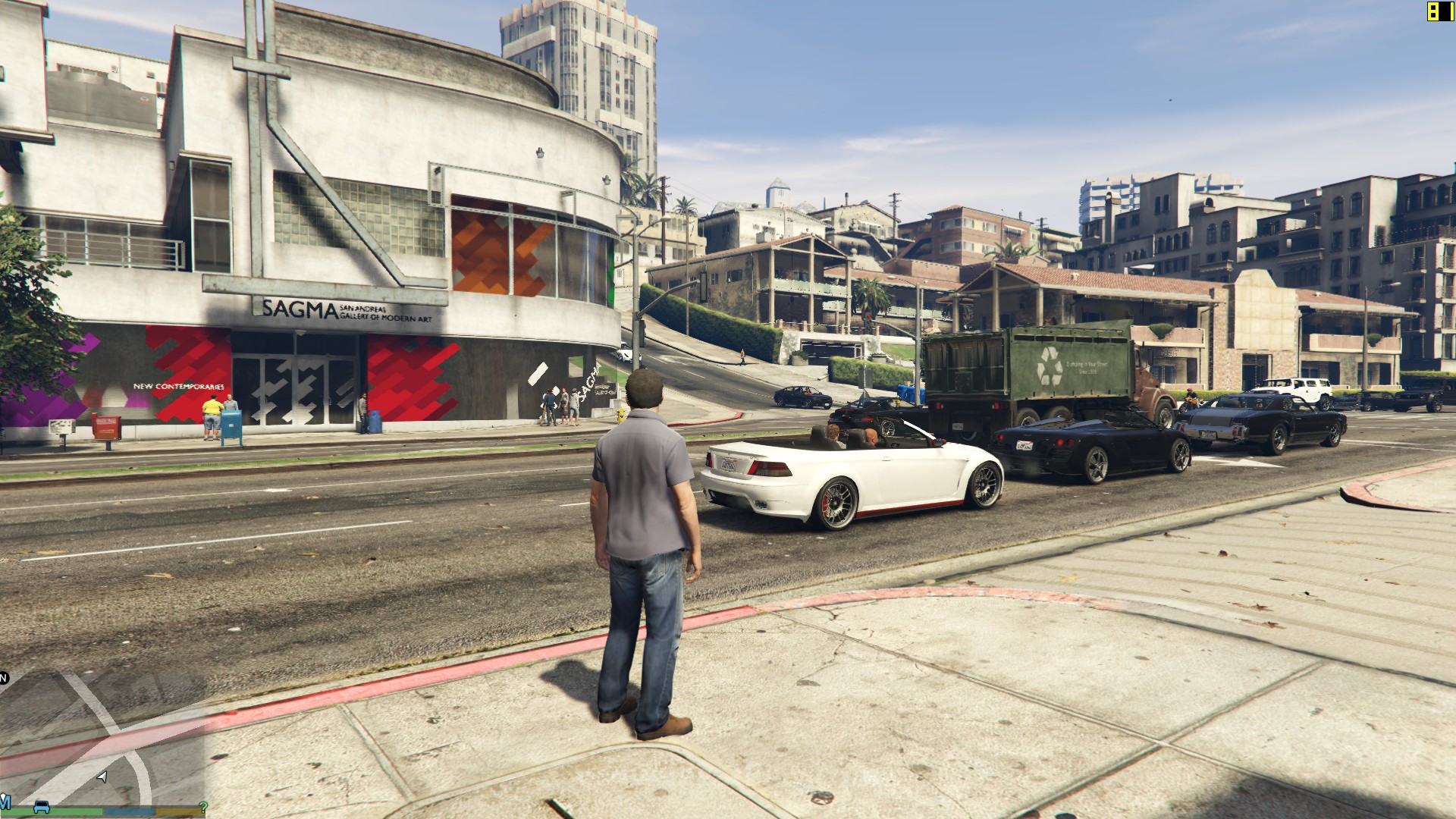Click the white player arrow on minimap
Viewport: 1456px width, 819px height.
pos(102,777)
